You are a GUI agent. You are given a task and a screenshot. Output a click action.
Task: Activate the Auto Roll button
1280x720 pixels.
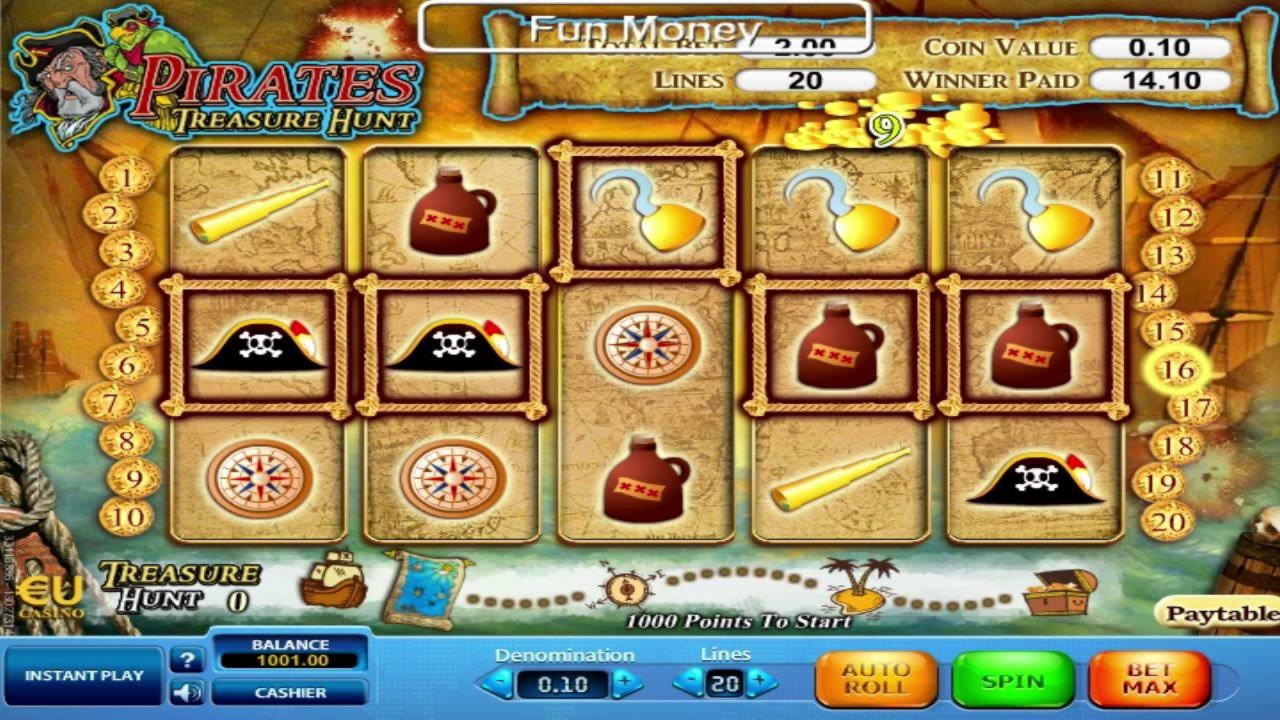(x=876, y=681)
